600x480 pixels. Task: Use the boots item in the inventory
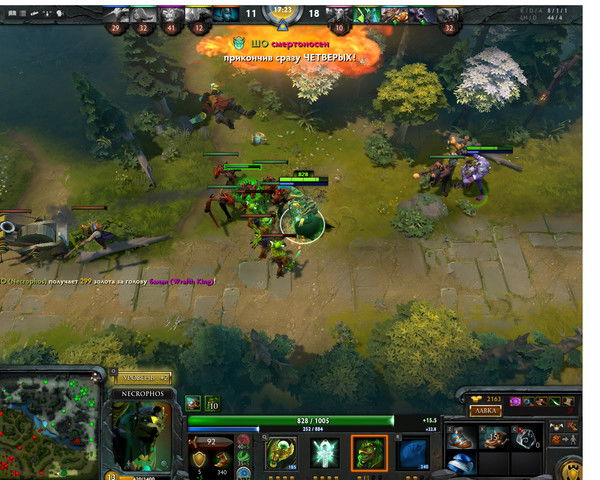tap(461, 437)
